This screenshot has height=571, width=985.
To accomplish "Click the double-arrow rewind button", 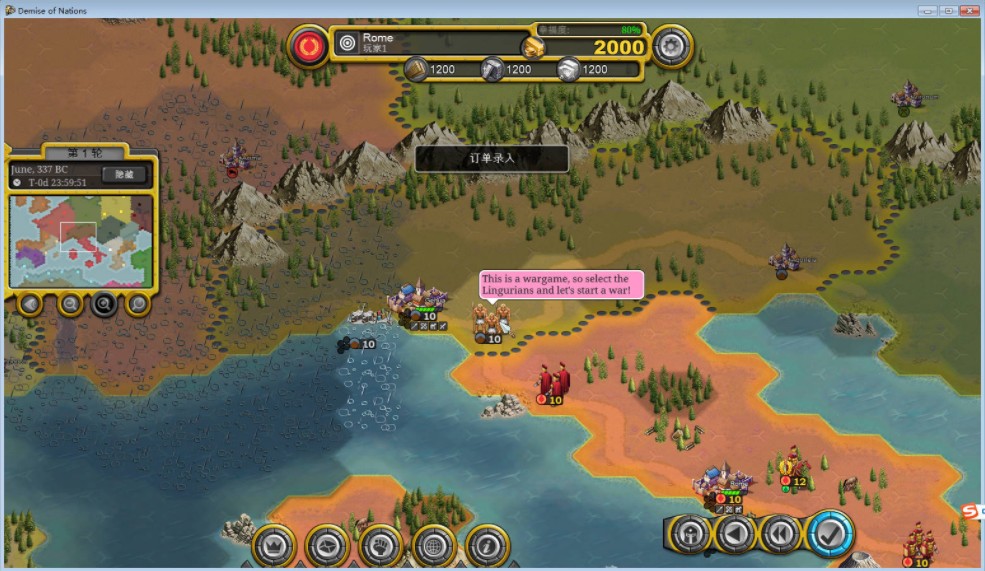I will point(781,535).
